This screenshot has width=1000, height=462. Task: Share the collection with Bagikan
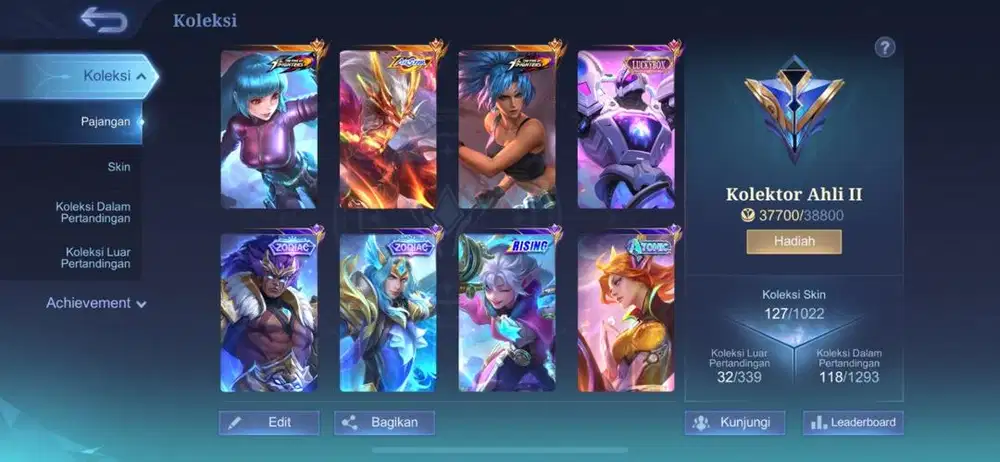[x=385, y=423]
